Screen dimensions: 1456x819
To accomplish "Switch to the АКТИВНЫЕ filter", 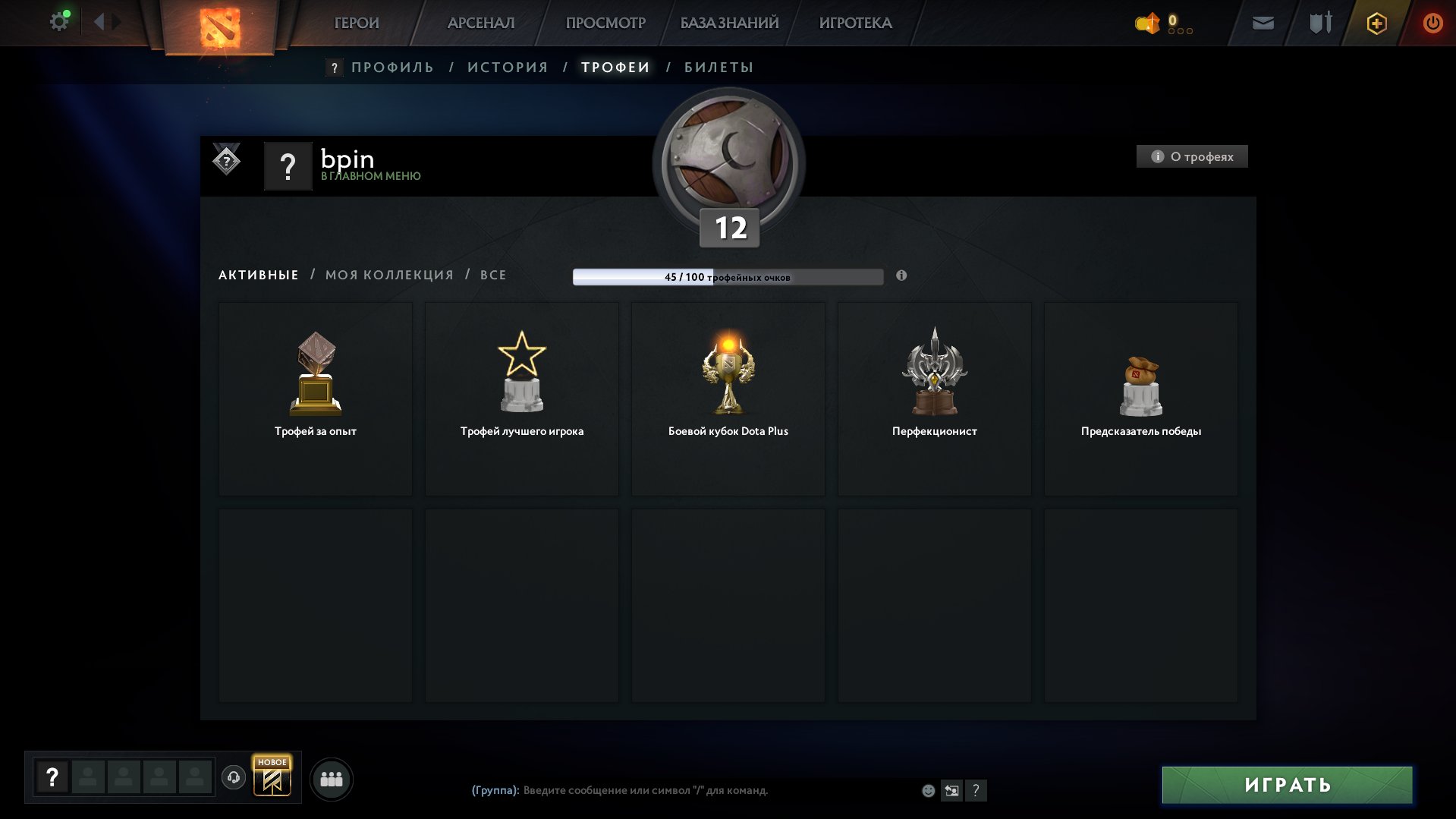I will tap(257, 275).
